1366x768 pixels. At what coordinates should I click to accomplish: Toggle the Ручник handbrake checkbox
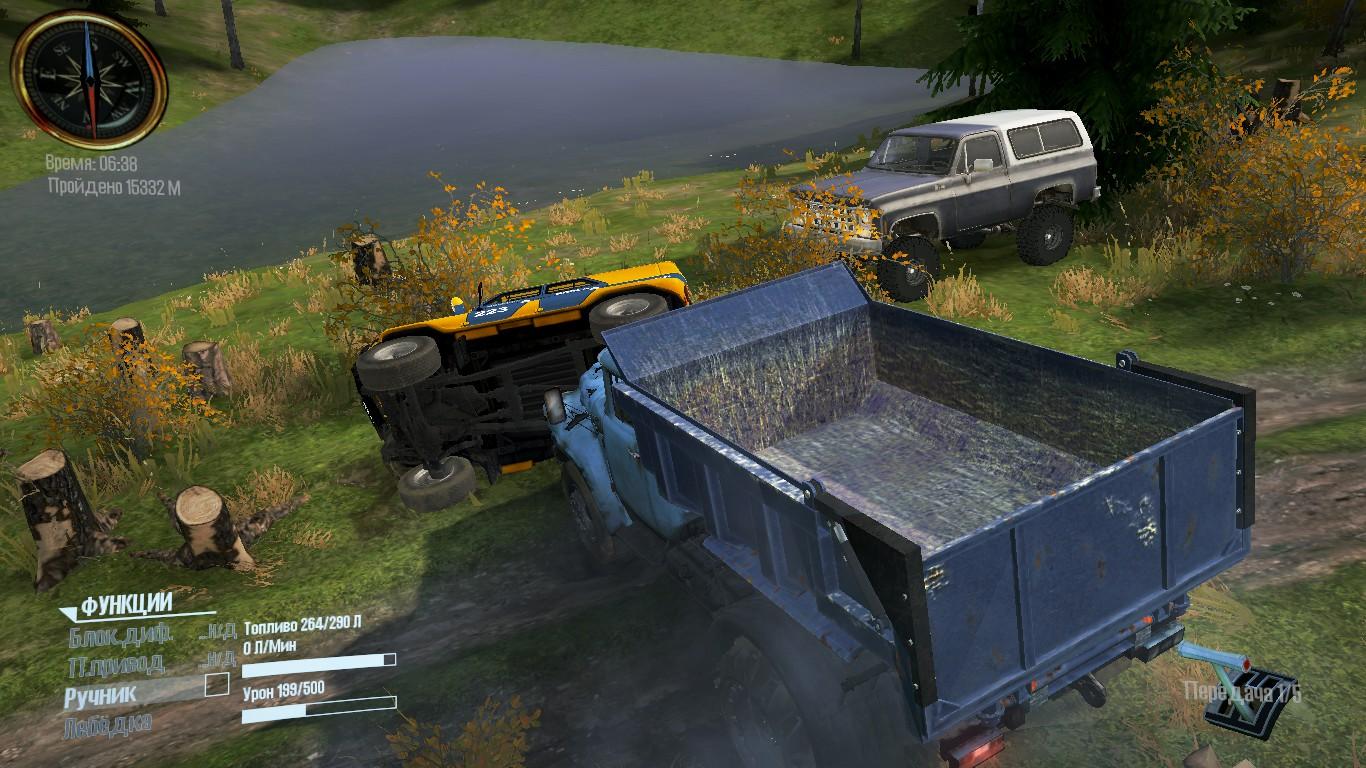click(x=216, y=685)
